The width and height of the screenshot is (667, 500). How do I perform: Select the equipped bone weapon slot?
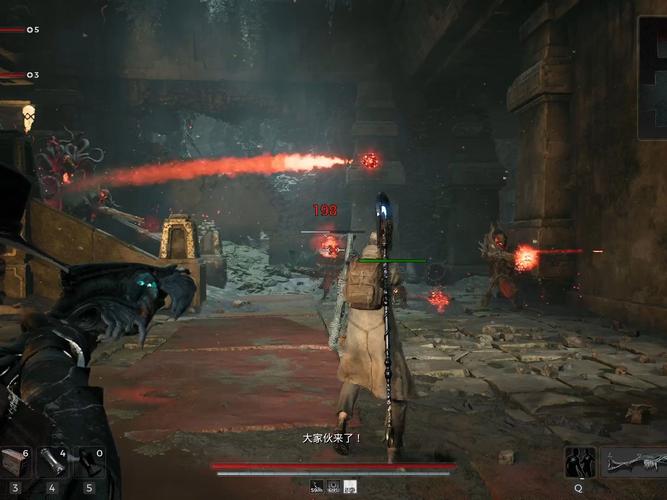point(637,462)
